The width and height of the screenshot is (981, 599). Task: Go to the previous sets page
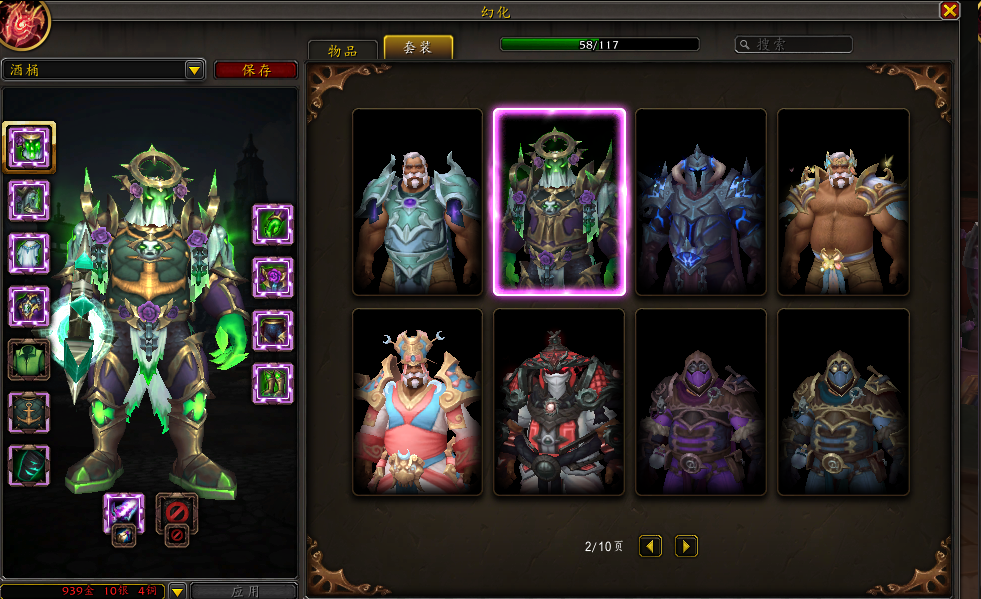click(x=651, y=546)
